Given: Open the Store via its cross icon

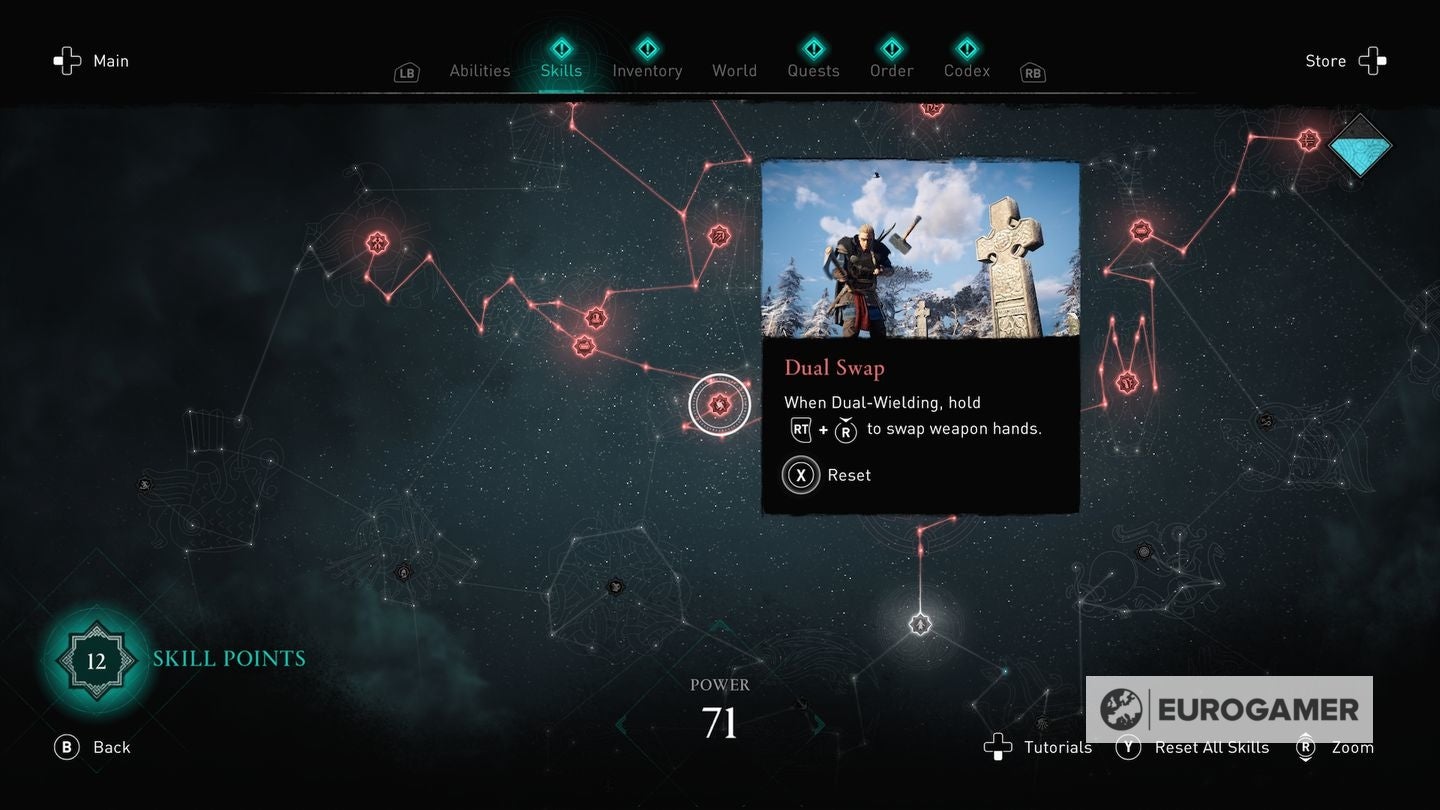Looking at the screenshot, I should point(1375,60).
